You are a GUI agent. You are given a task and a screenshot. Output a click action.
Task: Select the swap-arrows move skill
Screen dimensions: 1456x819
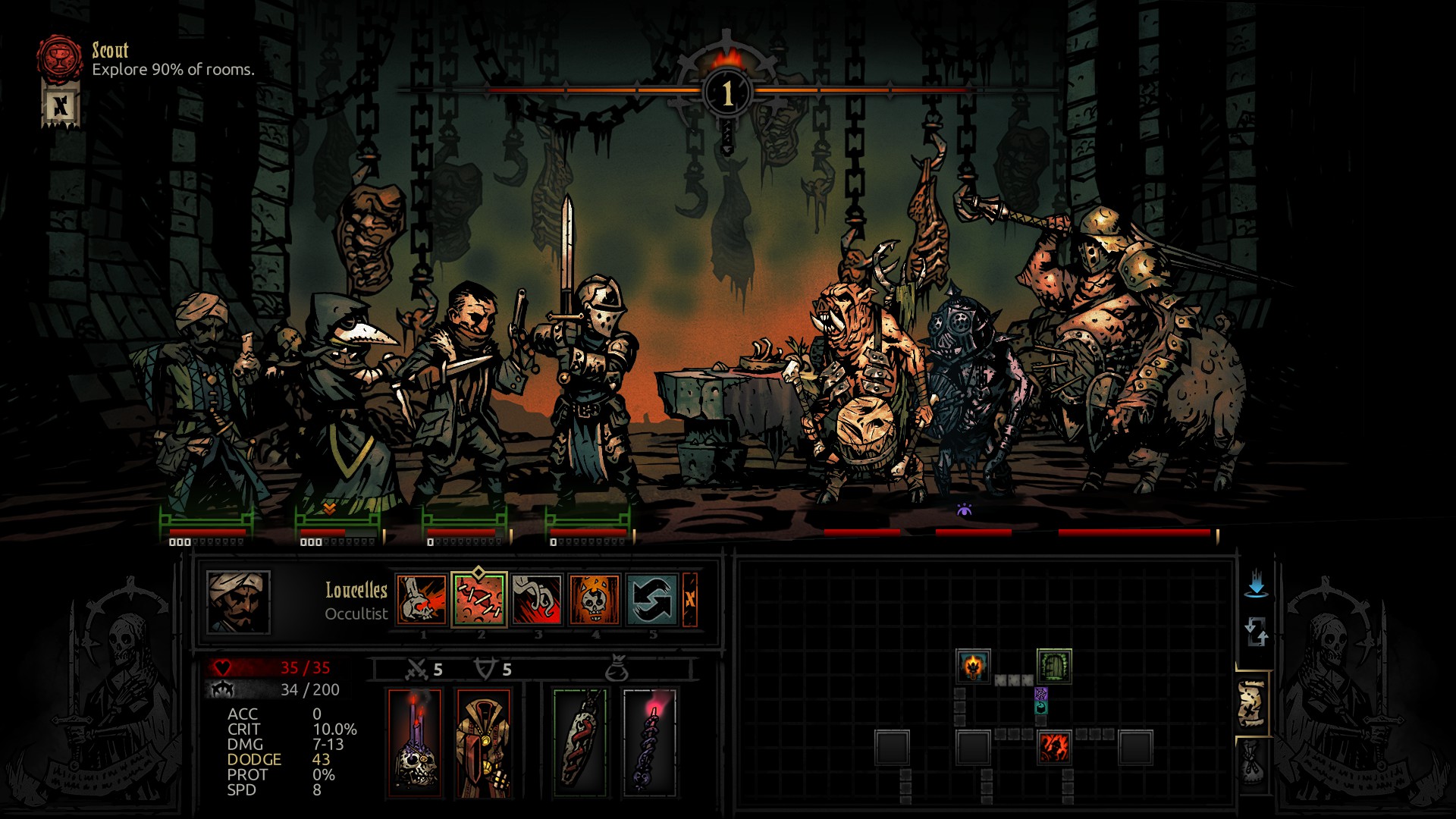[x=652, y=600]
